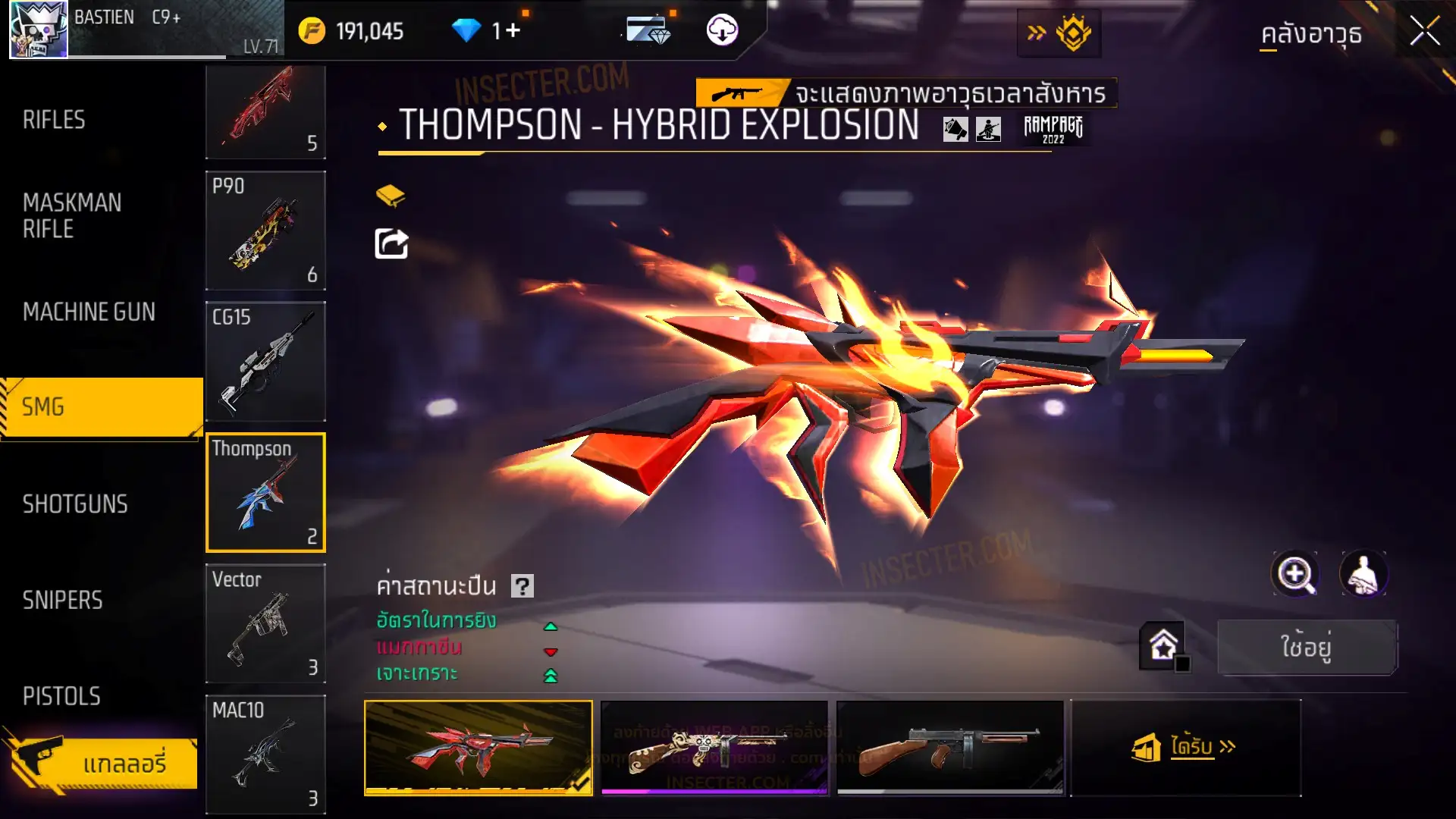Show the character preview with weapon
The image size is (1456, 819).
1363,574
